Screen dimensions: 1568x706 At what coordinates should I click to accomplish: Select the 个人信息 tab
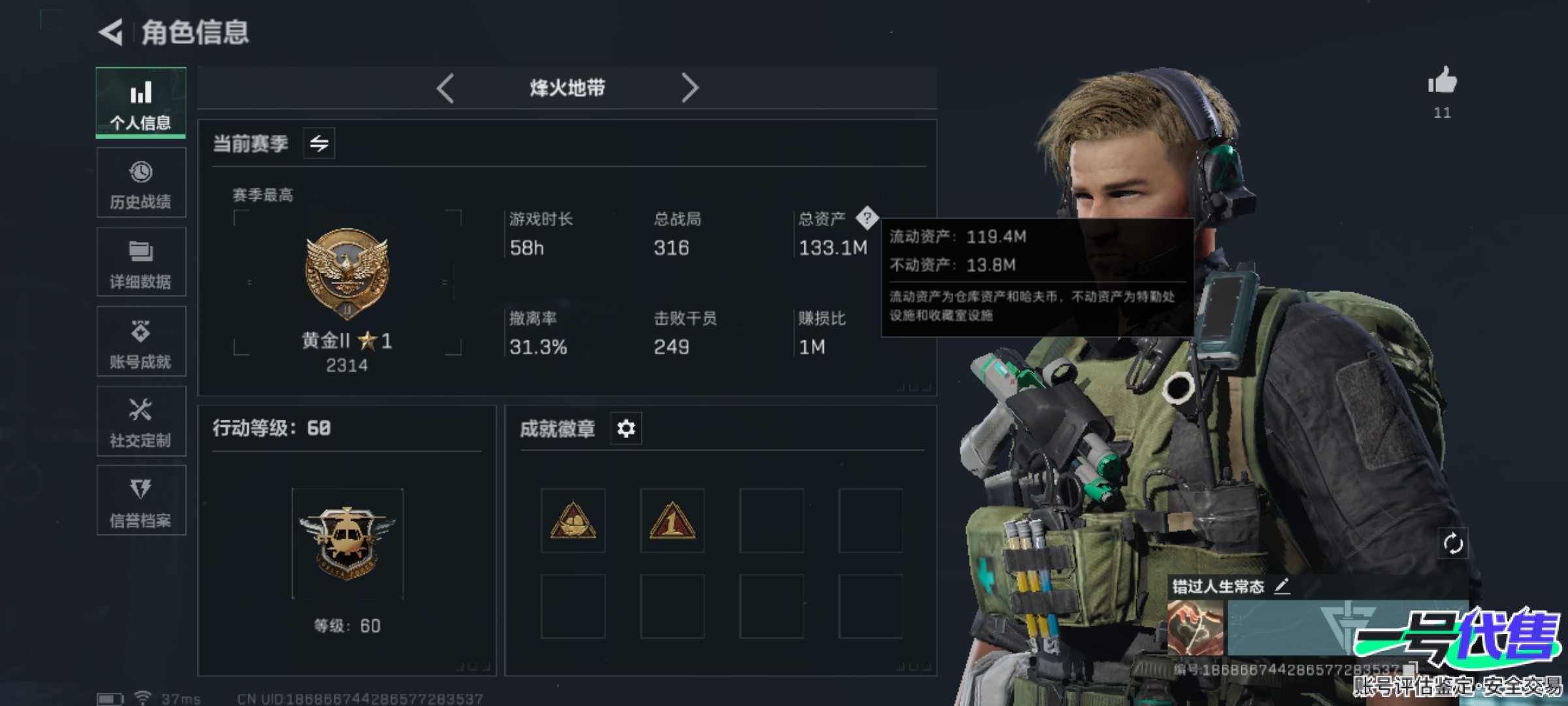pos(140,103)
